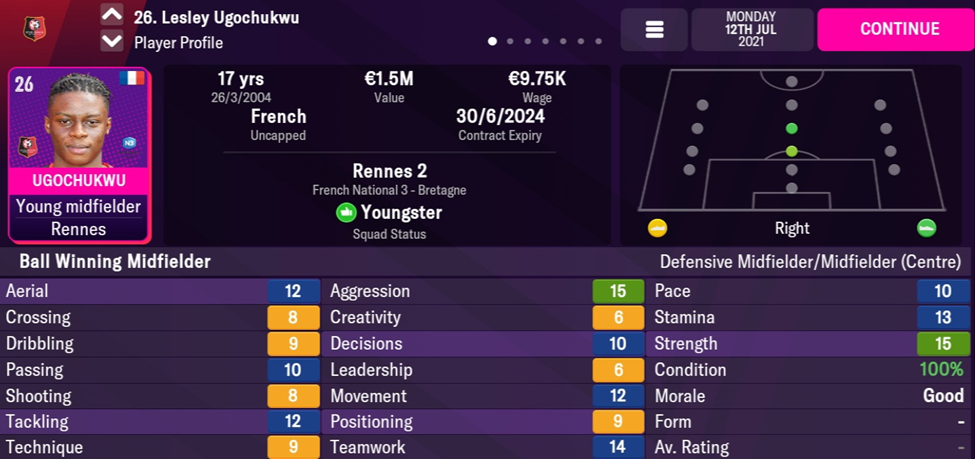Viewport: 975px width, 459px height.
Task: Go to previous player with up arrow
Action: (112, 16)
